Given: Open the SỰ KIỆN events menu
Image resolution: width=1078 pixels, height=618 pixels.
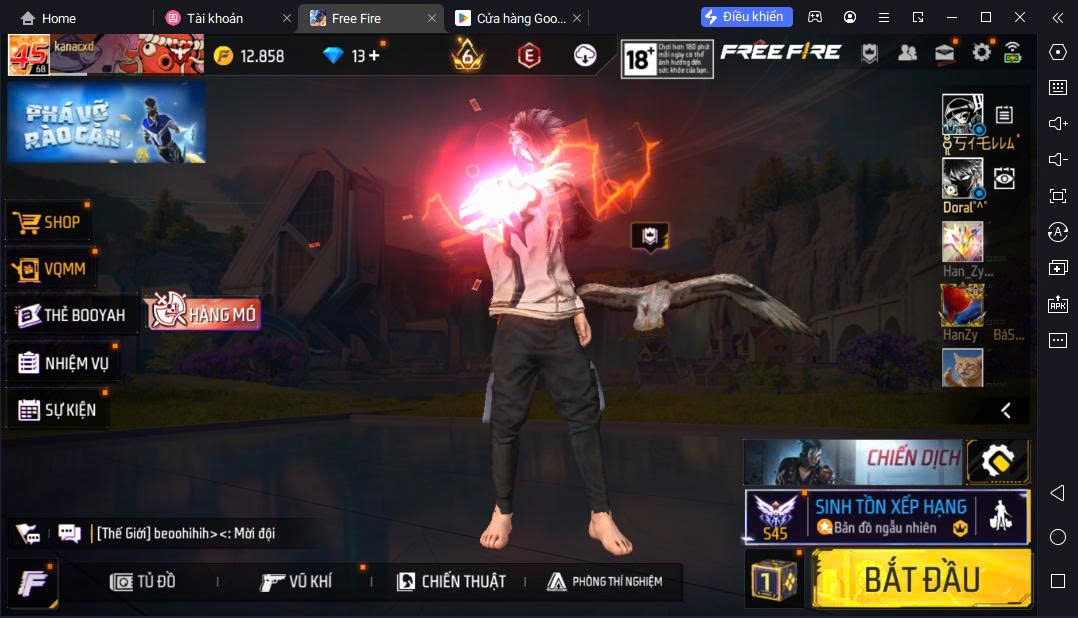Looking at the screenshot, I should [58, 410].
